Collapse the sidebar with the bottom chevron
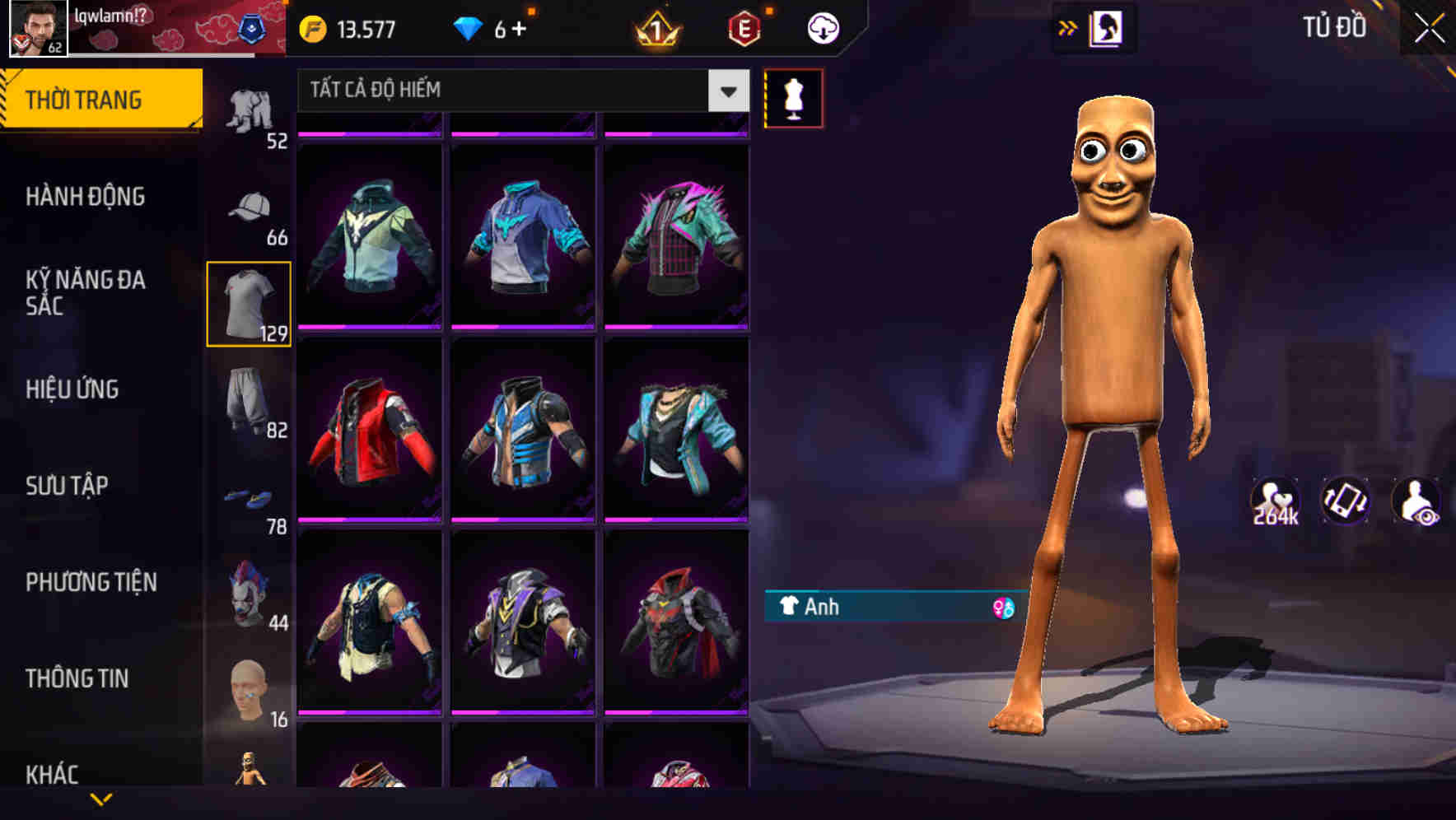1456x820 pixels. tap(101, 799)
